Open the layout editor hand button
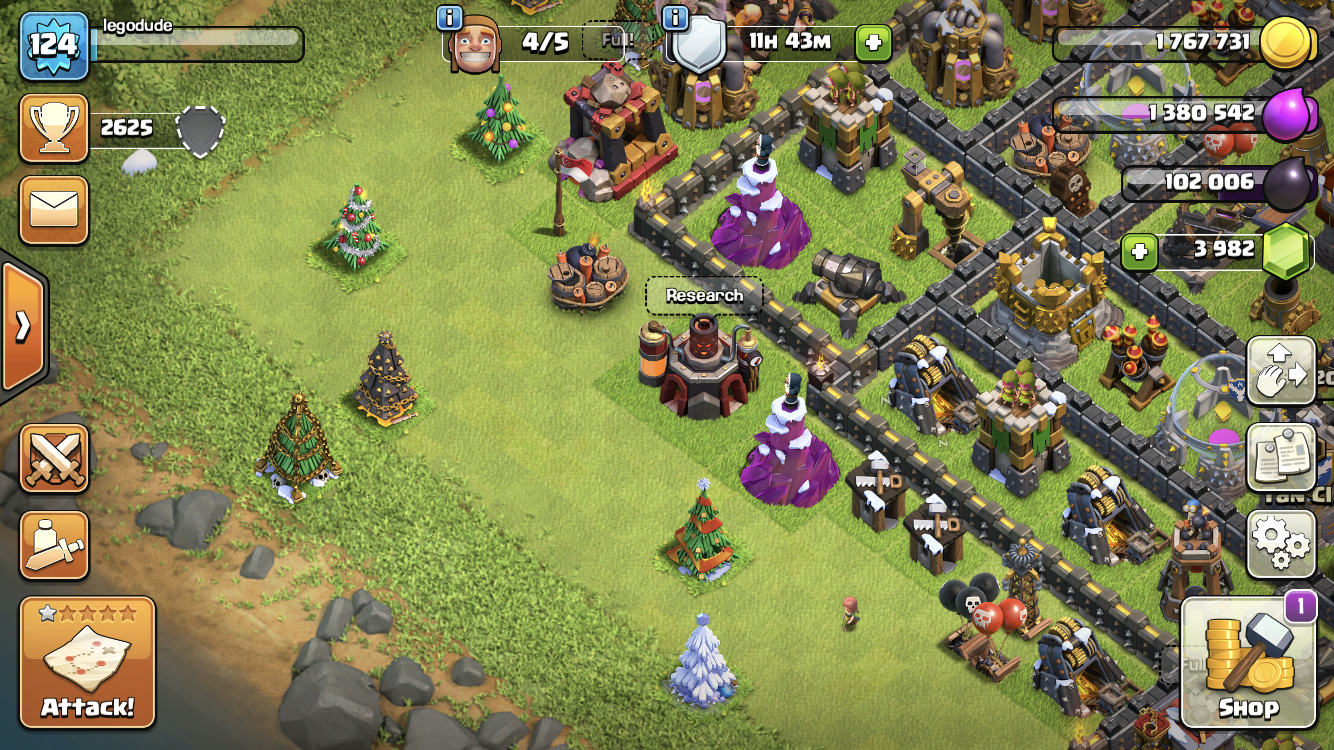 click(x=1280, y=372)
